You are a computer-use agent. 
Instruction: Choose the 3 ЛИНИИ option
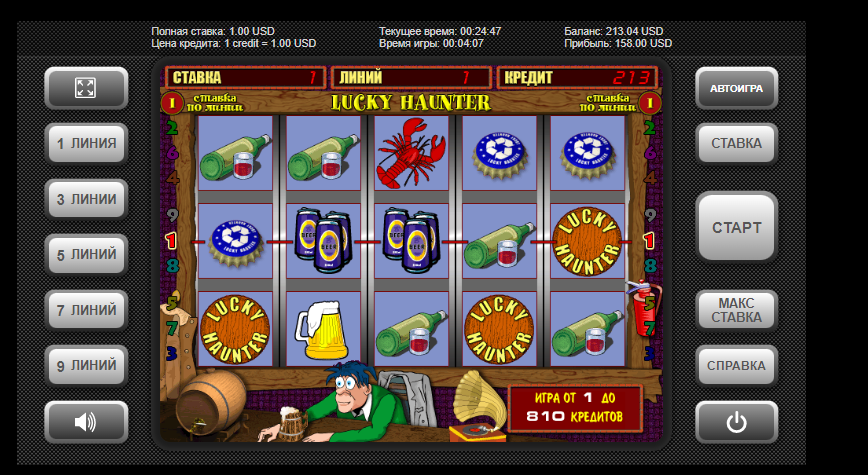pyautogui.click(x=86, y=199)
